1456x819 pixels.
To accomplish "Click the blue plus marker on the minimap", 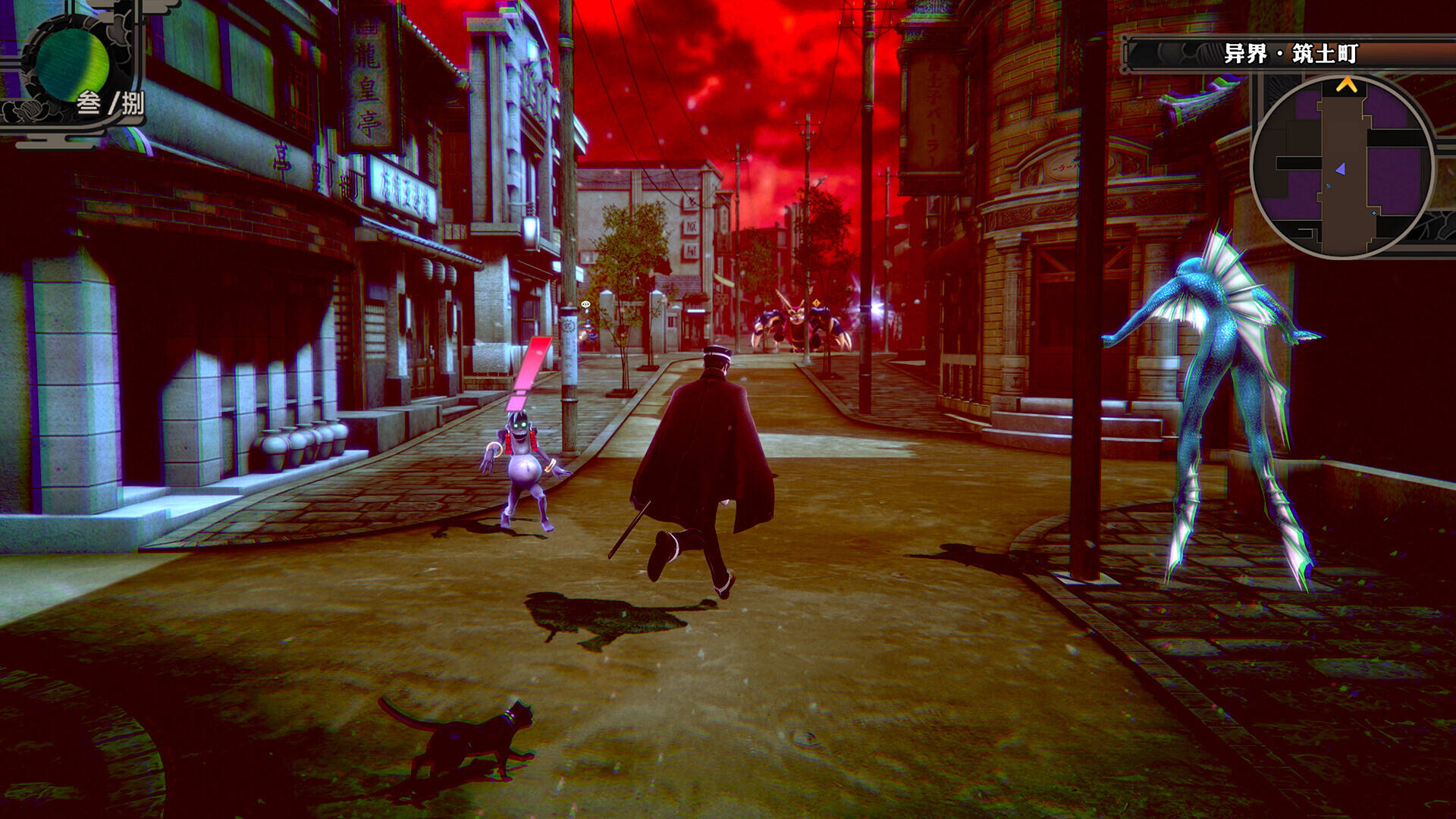I will point(1373,213).
